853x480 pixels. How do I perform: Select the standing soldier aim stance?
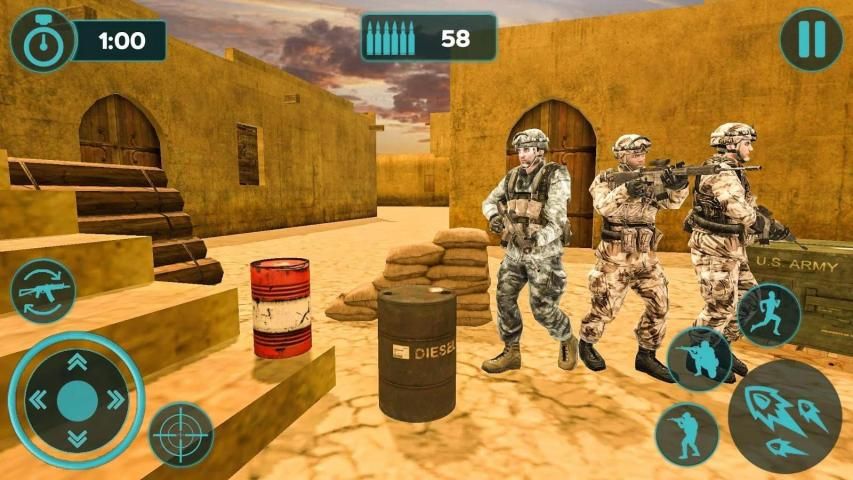click(687, 434)
